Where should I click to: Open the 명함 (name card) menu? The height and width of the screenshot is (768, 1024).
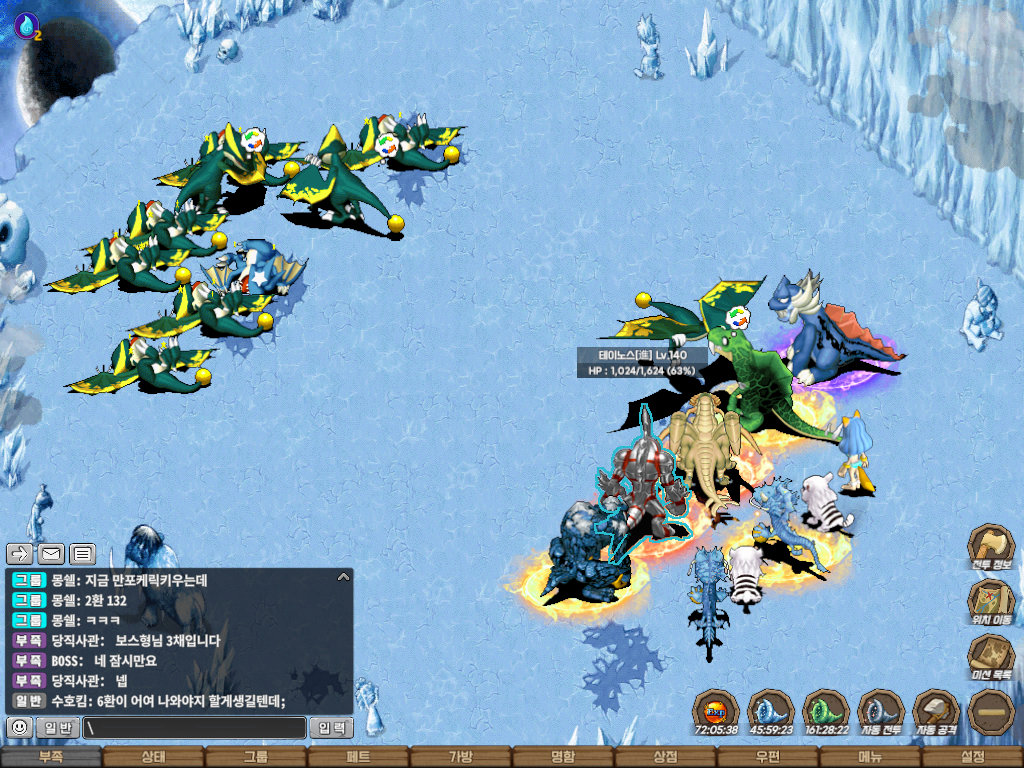point(563,757)
